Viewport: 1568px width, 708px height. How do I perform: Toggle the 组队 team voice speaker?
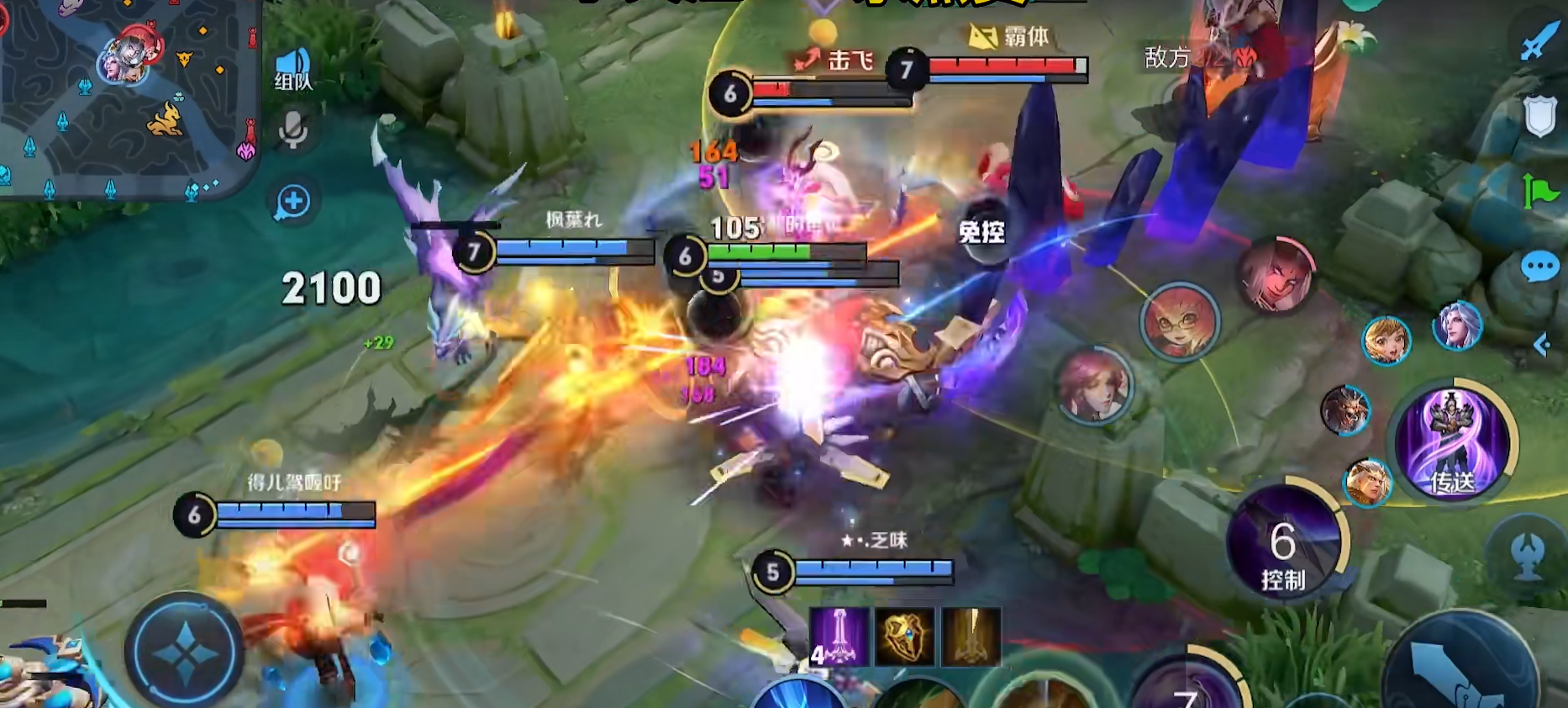coord(293,69)
